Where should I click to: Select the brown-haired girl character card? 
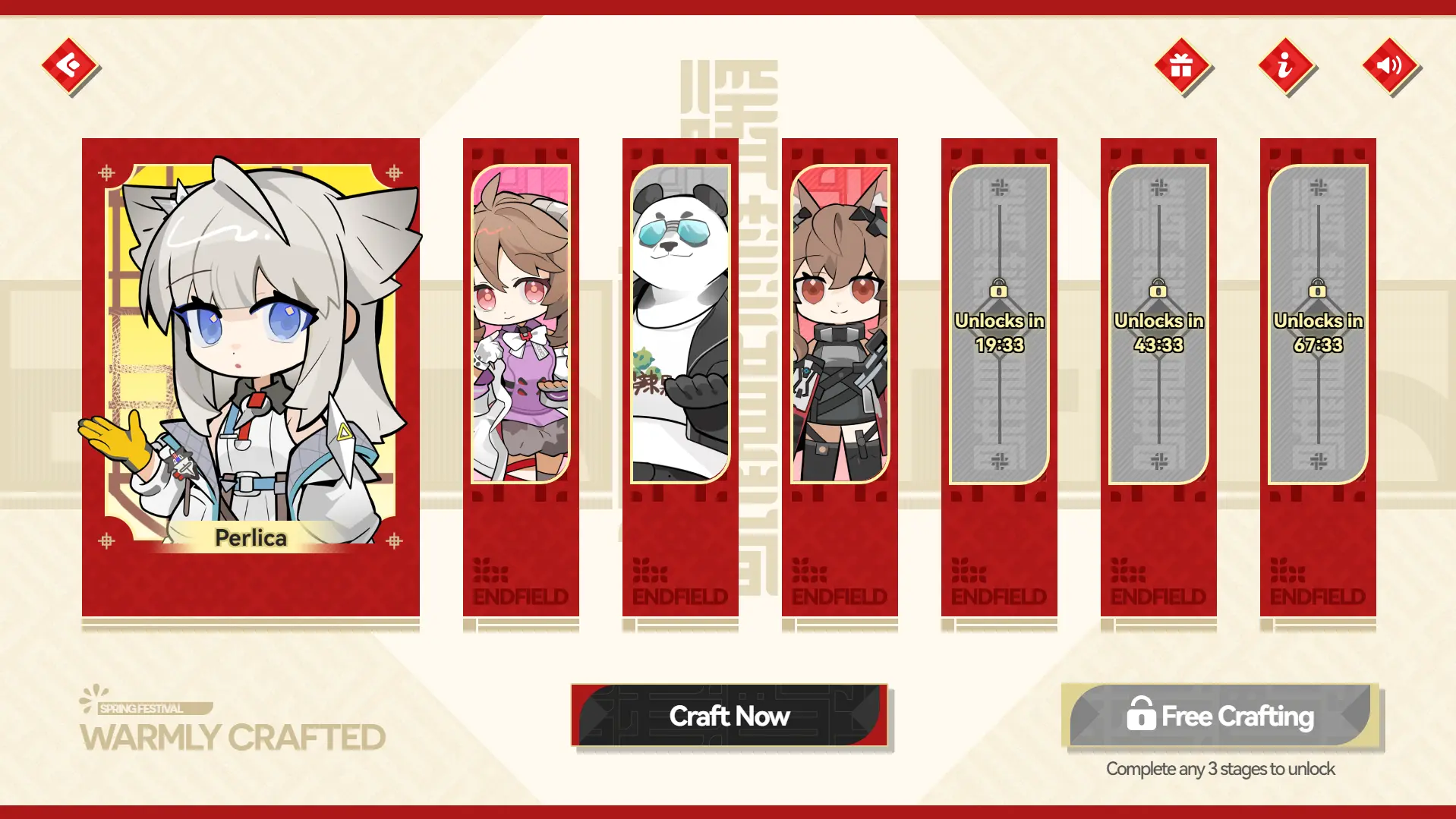pos(521,326)
